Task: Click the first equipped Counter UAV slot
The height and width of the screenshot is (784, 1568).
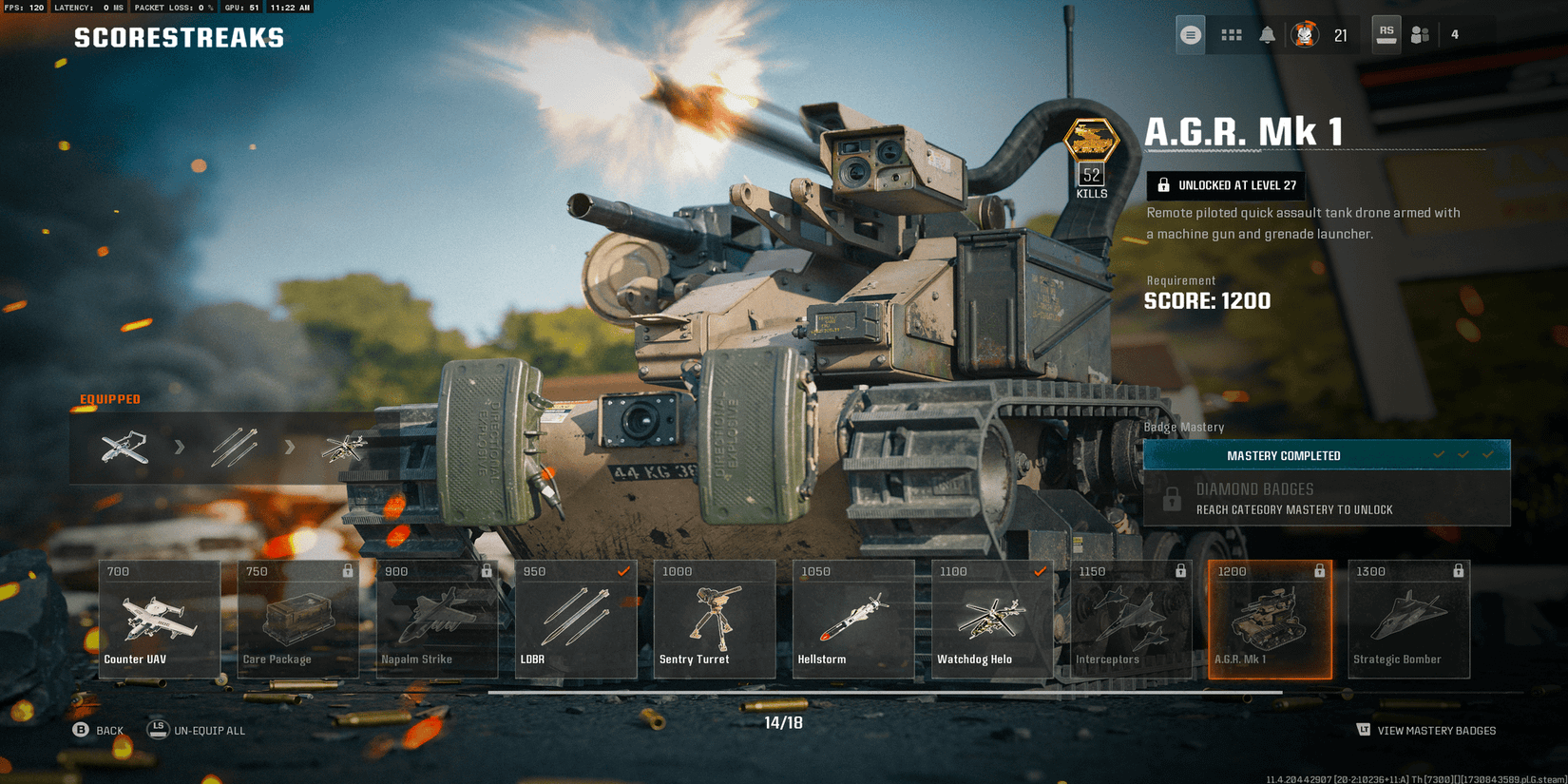Action: click(x=124, y=447)
